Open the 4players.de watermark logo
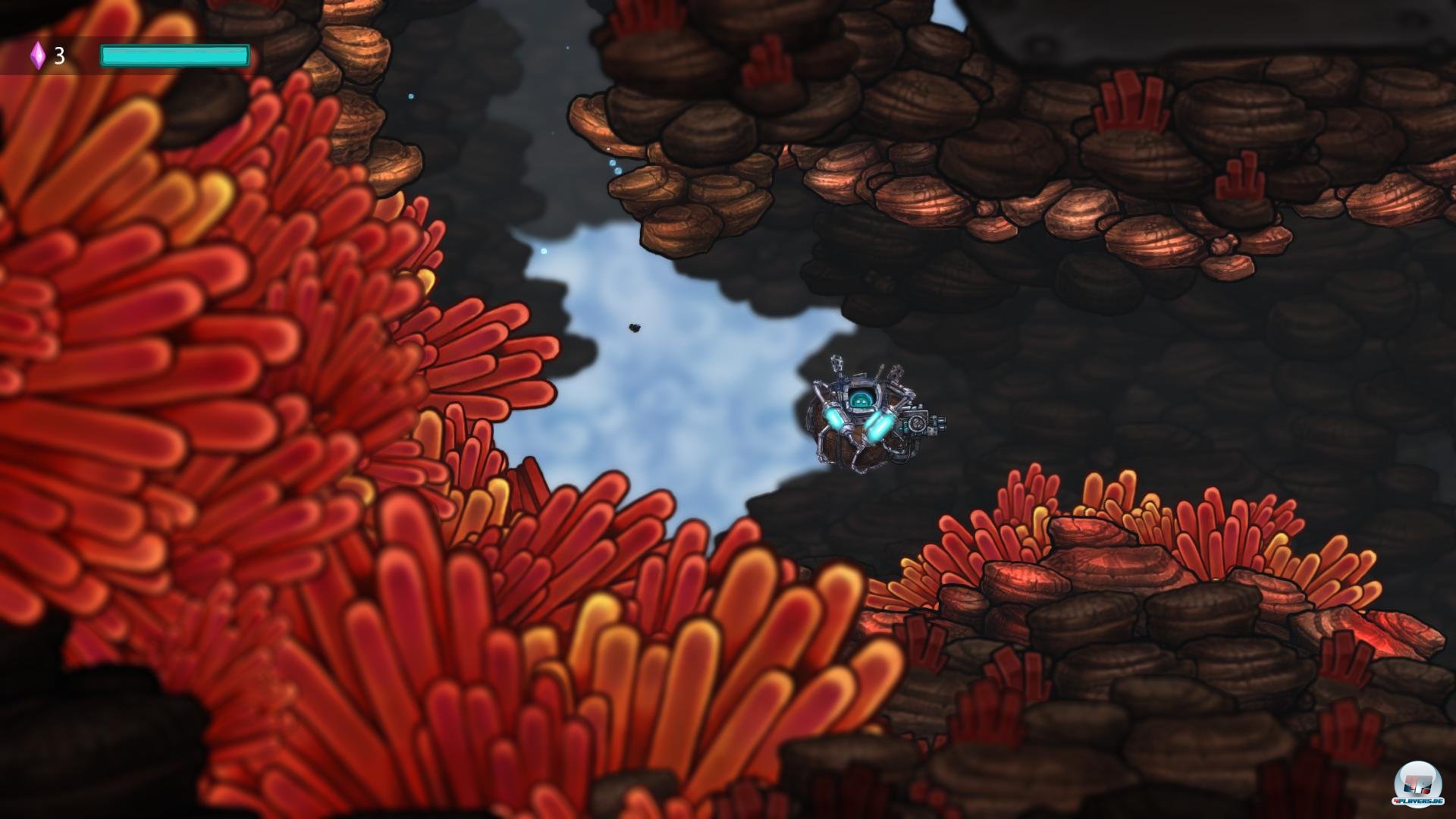The height and width of the screenshot is (819, 1456). coord(1417,783)
